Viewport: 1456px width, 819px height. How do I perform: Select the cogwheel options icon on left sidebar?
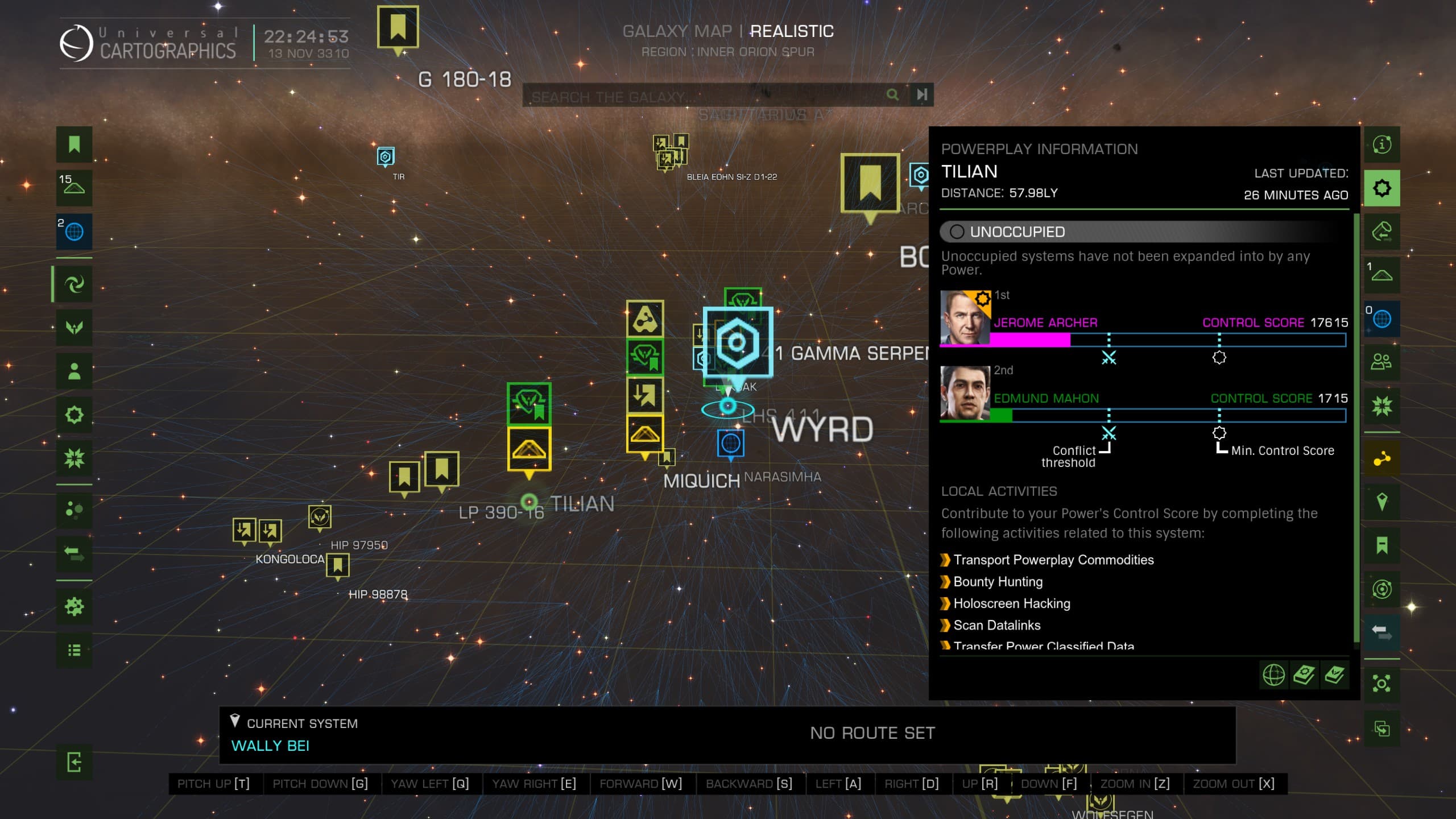pyautogui.click(x=74, y=606)
